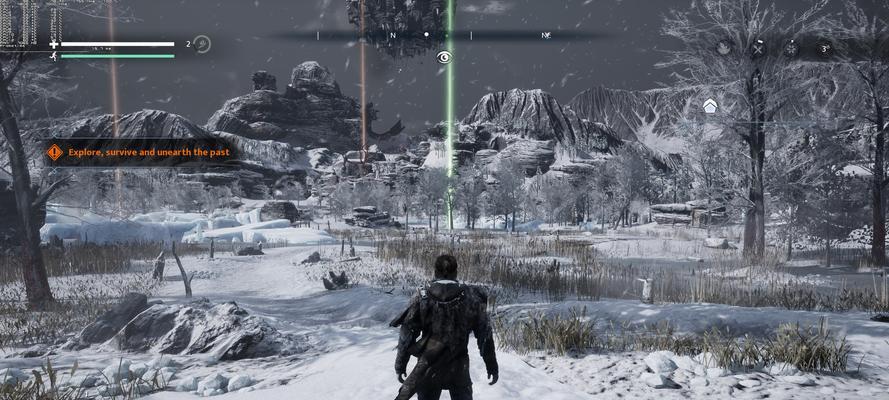Click the temperature degree indicator icon
The width and height of the screenshot is (889, 400).
[825, 47]
